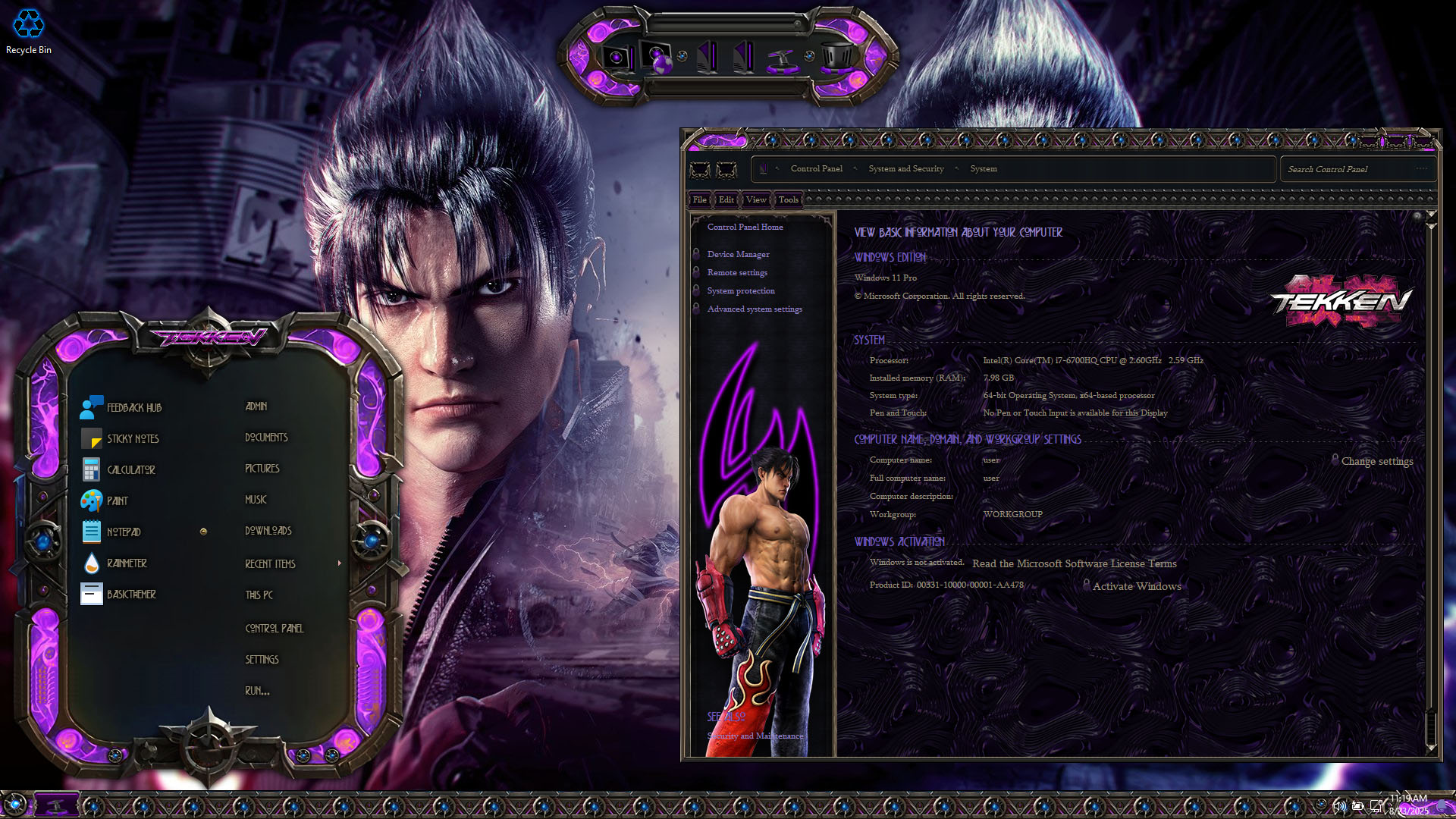The image size is (1456, 819).
Task: Start the Calculator app
Action: click(130, 470)
